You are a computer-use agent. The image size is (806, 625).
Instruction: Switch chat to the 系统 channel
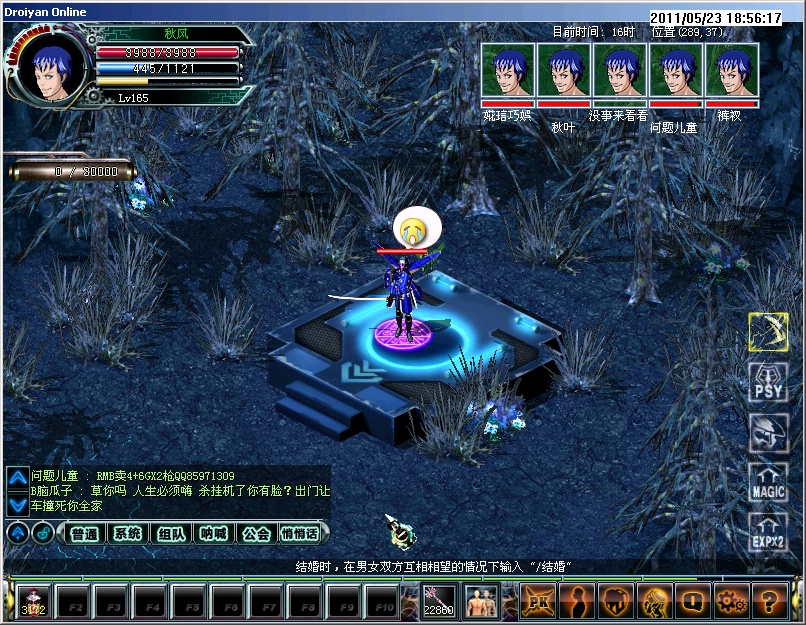[127, 534]
